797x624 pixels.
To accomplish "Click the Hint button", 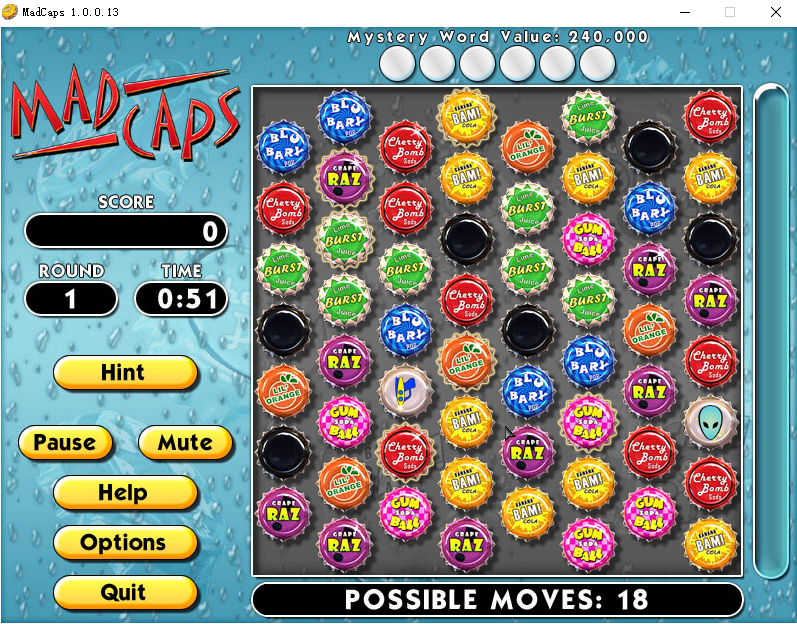I will click(125, 373).
